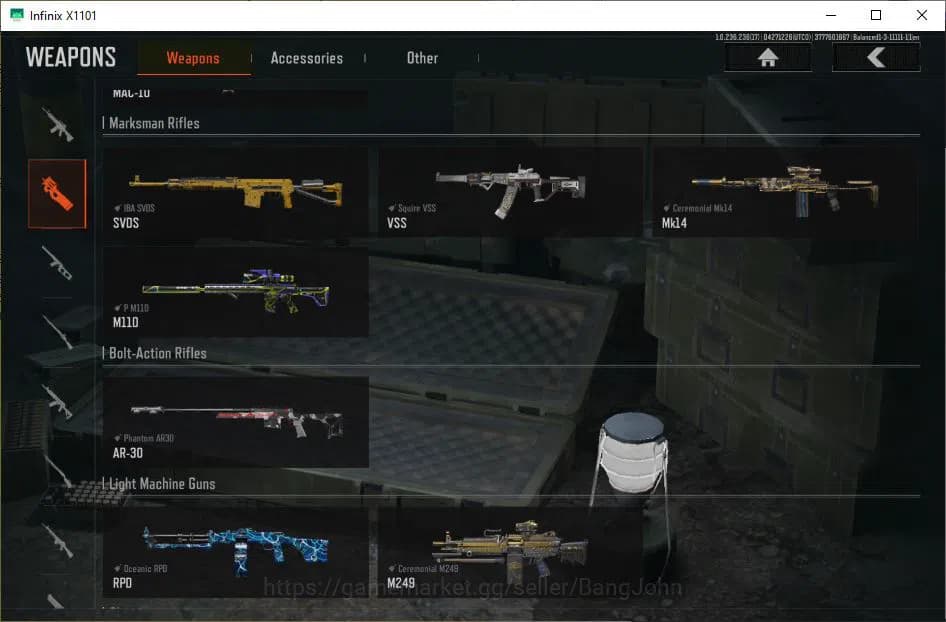
Task: Open the Other tab
Action: click(422, 58)
